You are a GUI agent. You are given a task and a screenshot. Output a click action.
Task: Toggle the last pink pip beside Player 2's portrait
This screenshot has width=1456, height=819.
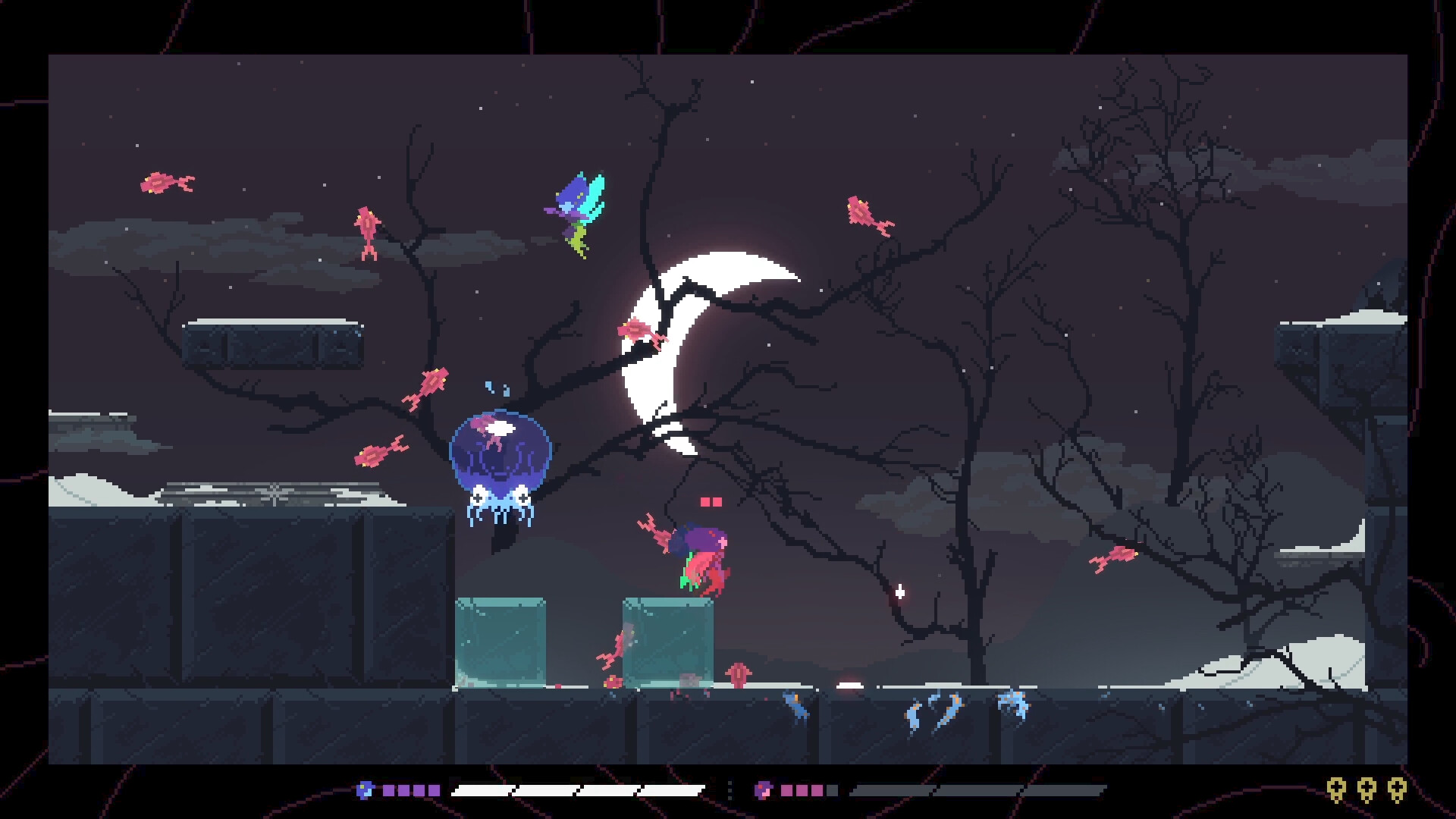pyautogui.click(x=817, y=790)
